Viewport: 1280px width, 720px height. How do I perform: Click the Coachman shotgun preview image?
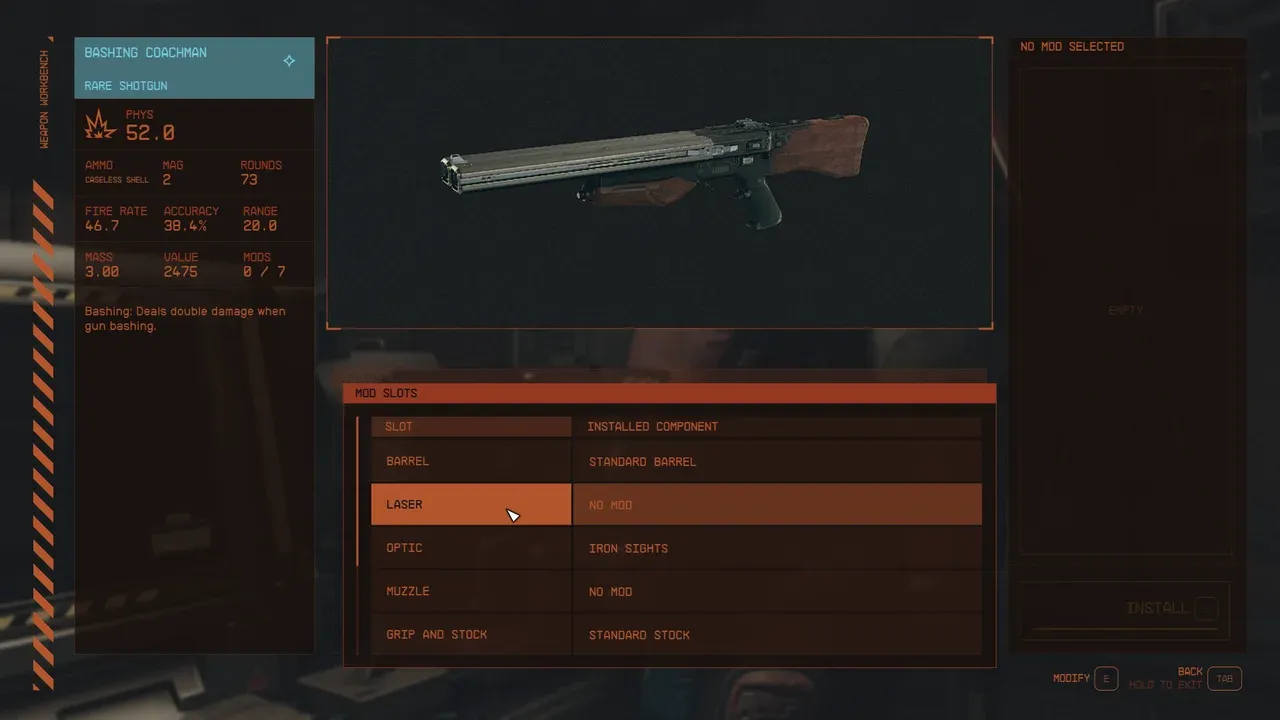click(660, 182)
